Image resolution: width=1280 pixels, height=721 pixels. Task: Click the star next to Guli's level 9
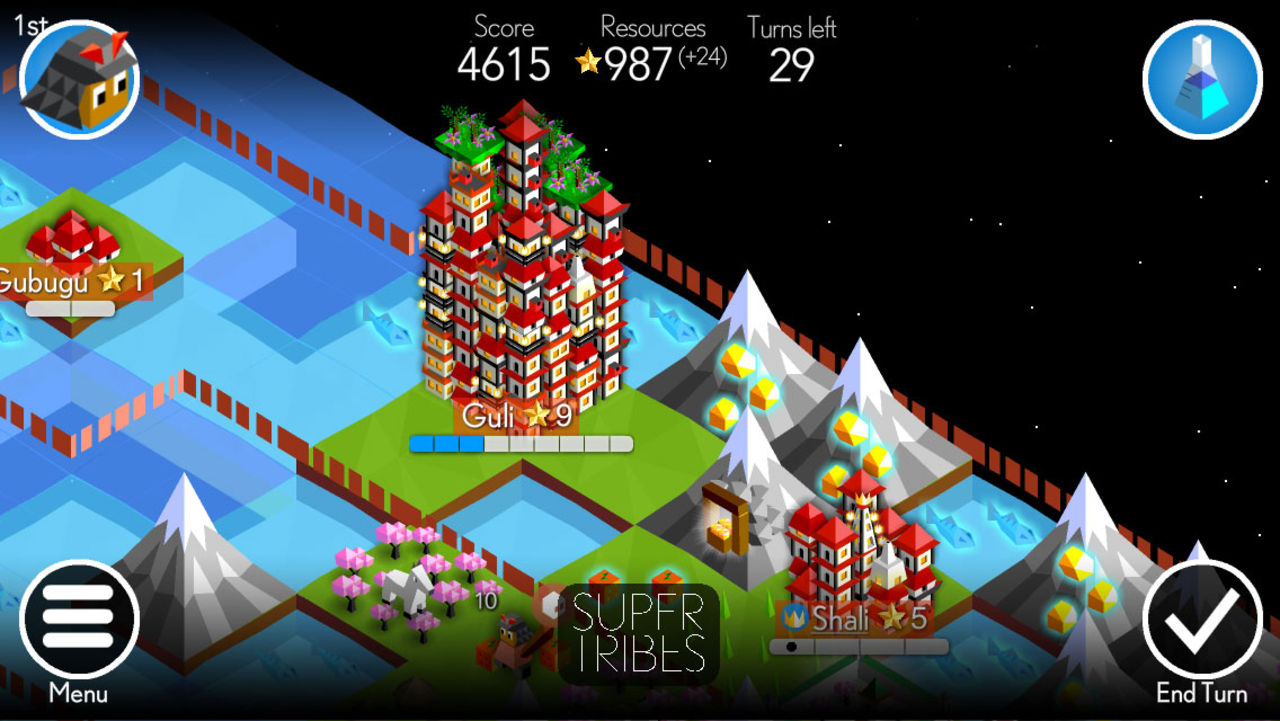(x=537, y=413)
